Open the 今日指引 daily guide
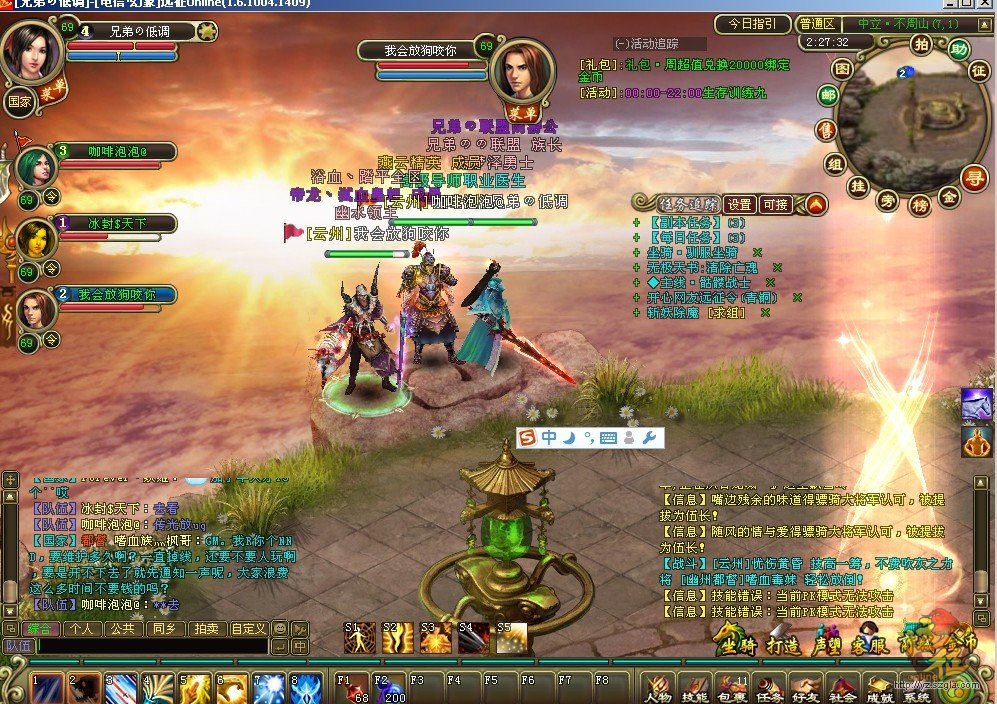 753,24
